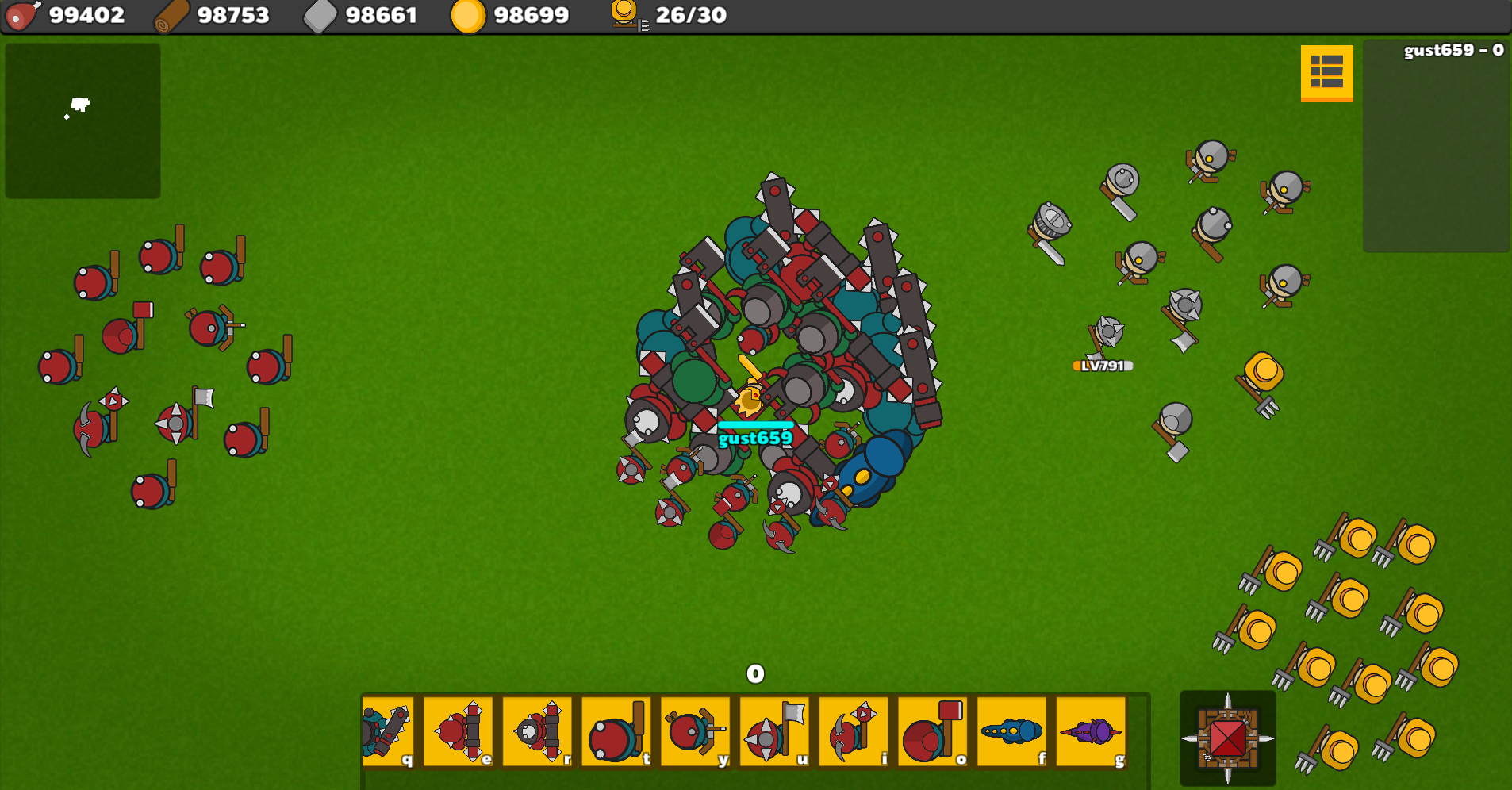Select the hammer pad in hotbar slot o

coord(933,730)
